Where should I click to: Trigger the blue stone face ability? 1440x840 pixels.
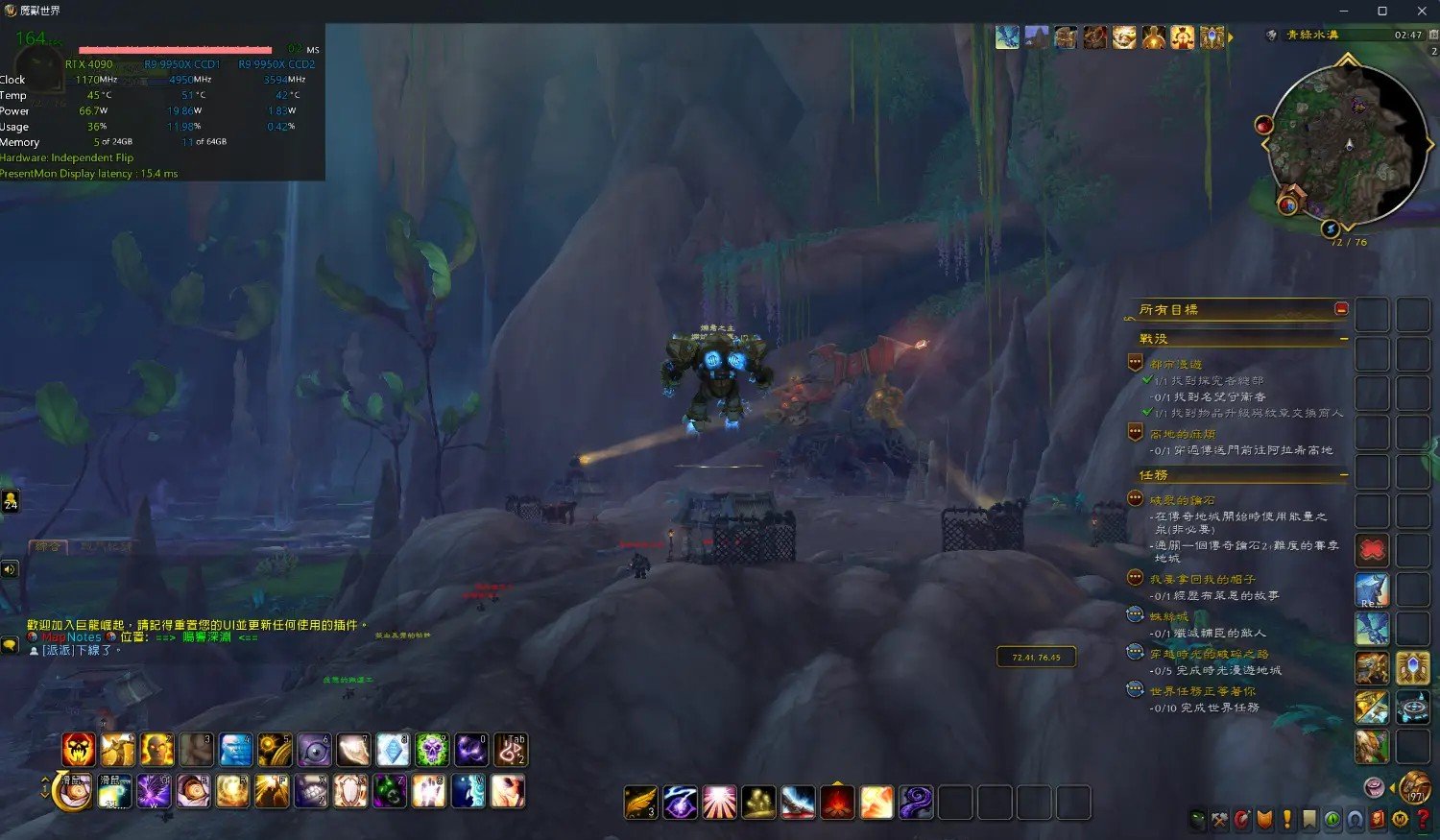pyautogui.click(x=235, y=750)
